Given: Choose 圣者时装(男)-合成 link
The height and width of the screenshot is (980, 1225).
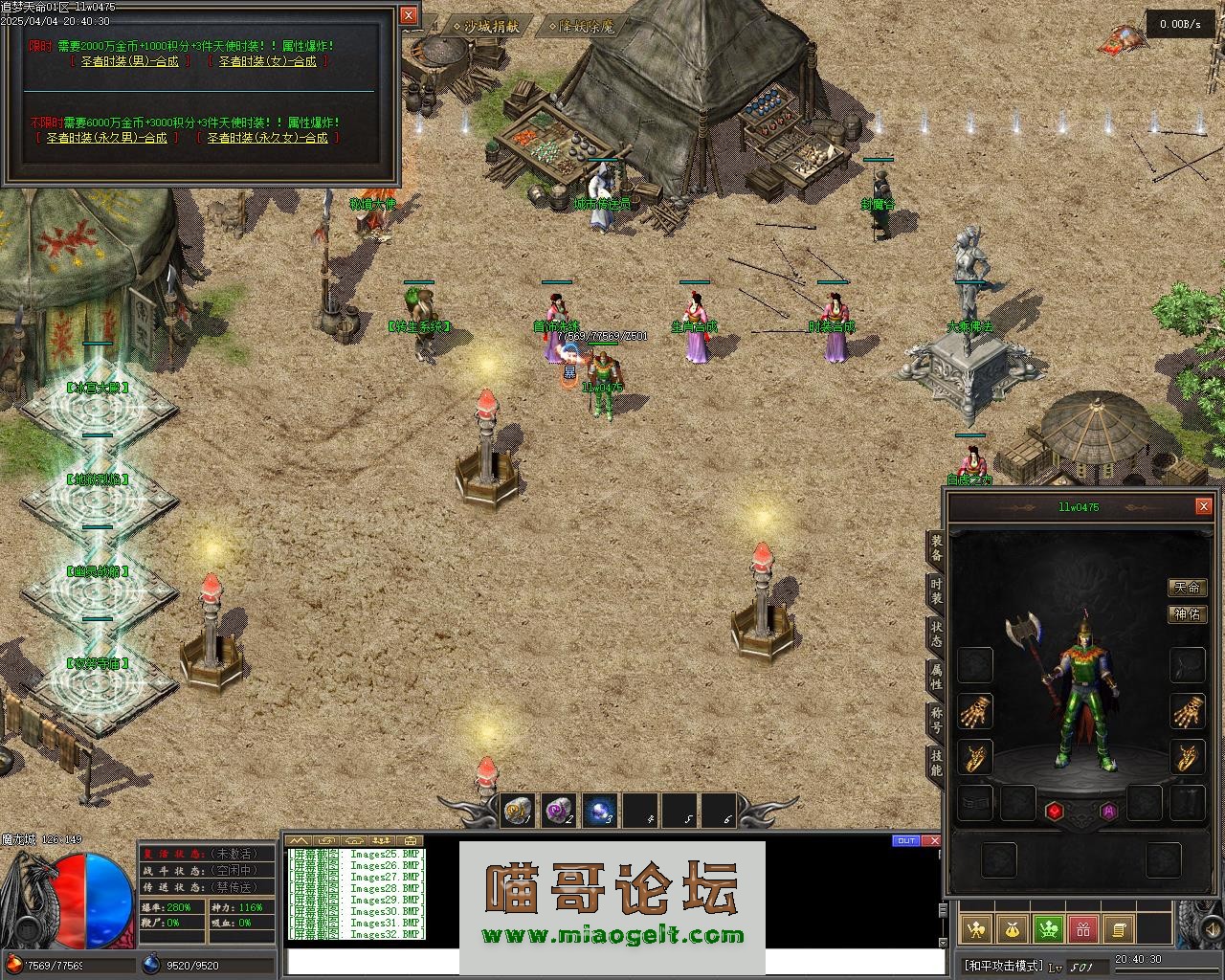Looking at the screenshot, I should pyautogui.click(x=129, y=61).
